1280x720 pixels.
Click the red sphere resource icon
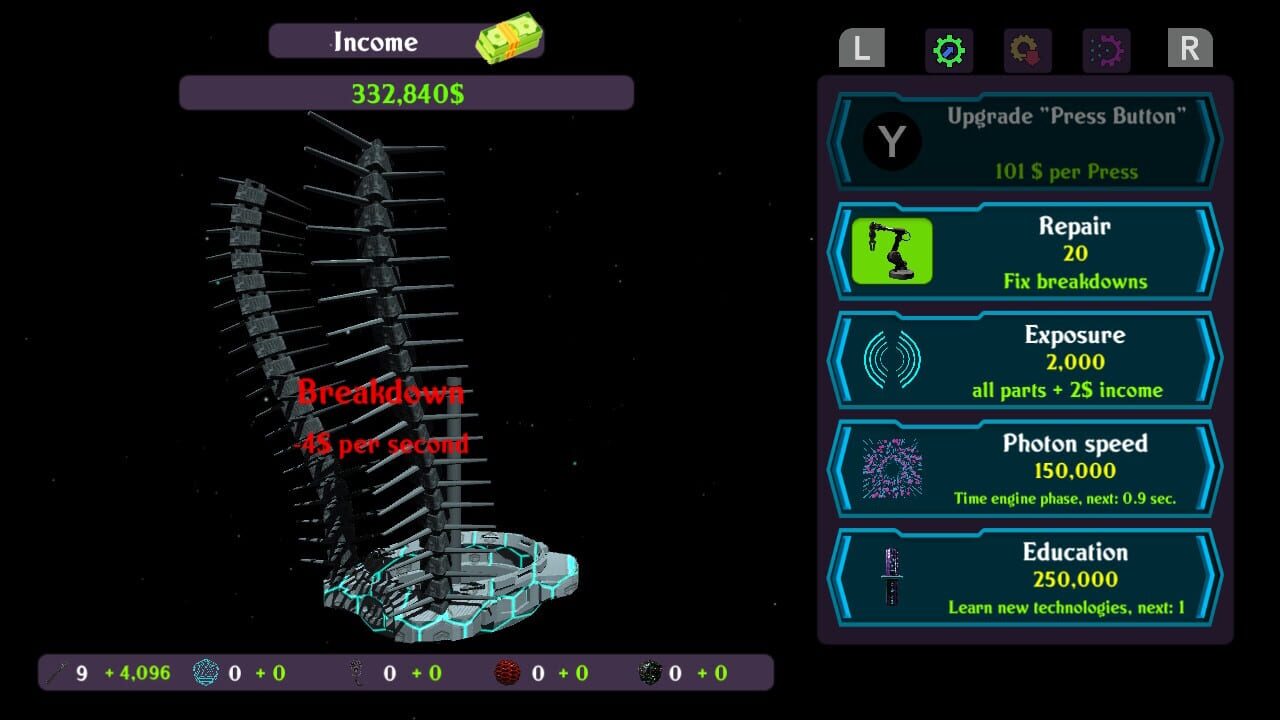pos(506,673)
